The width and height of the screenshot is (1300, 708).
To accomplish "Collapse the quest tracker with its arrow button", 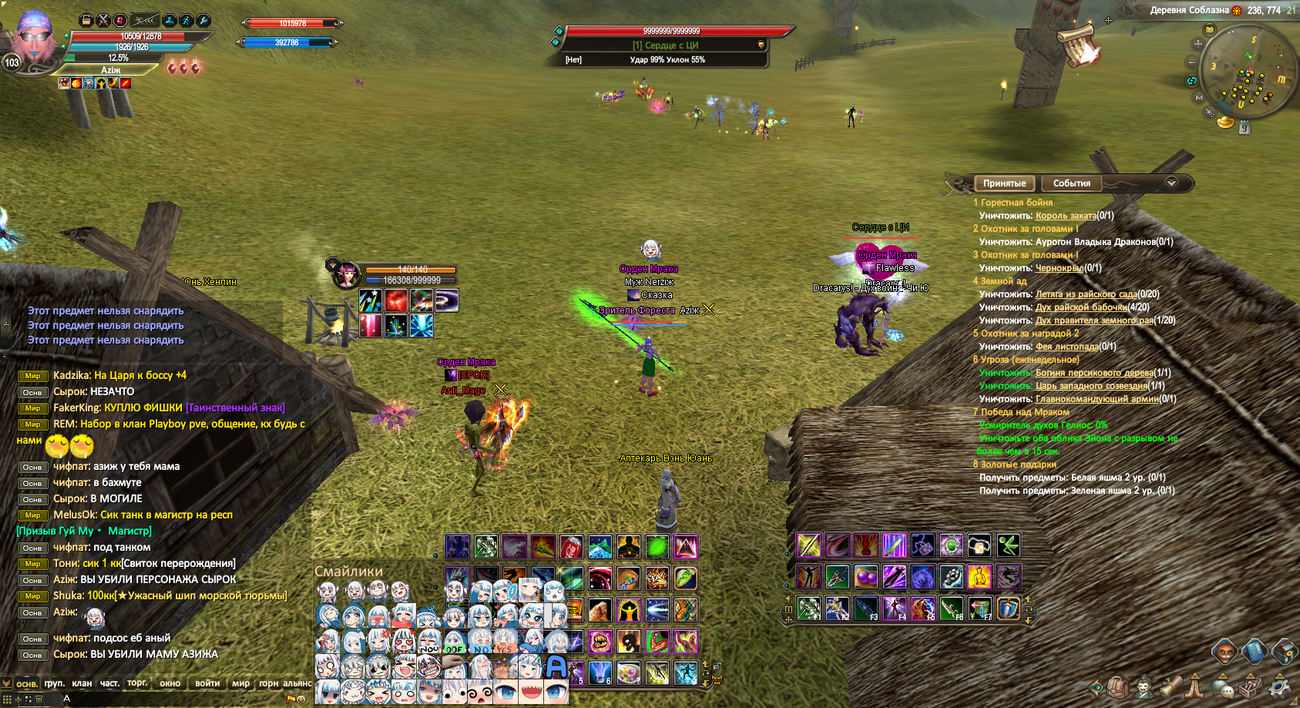I will click(x=1171, y=183).
